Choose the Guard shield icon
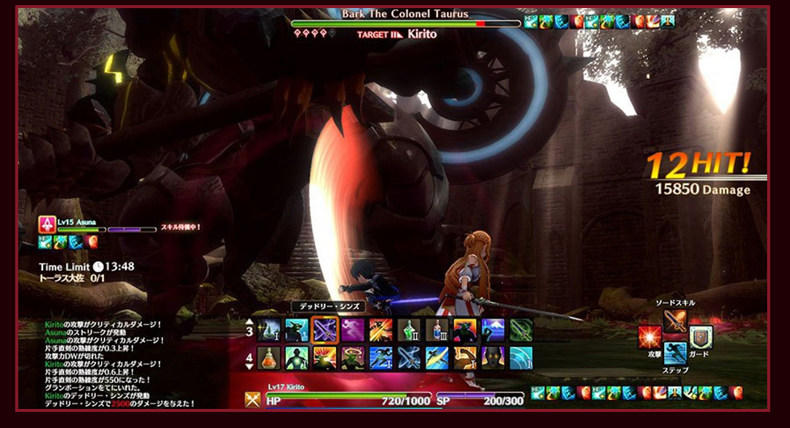790x428 pixels. pyautogui.click(x=701, y=337)
